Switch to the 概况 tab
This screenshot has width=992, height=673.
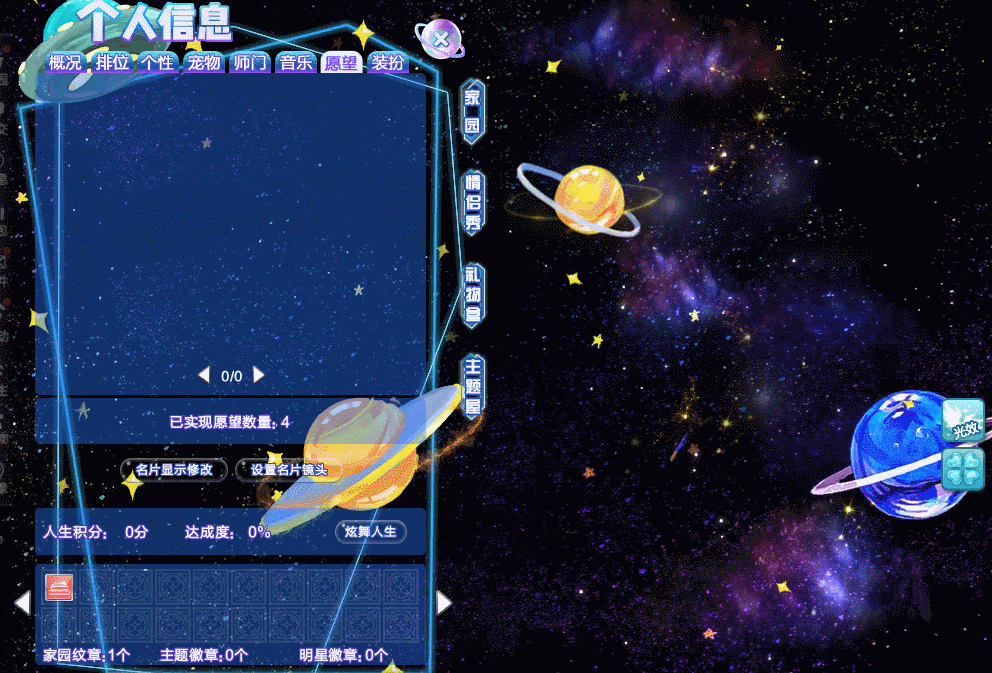tap(65, 63)
